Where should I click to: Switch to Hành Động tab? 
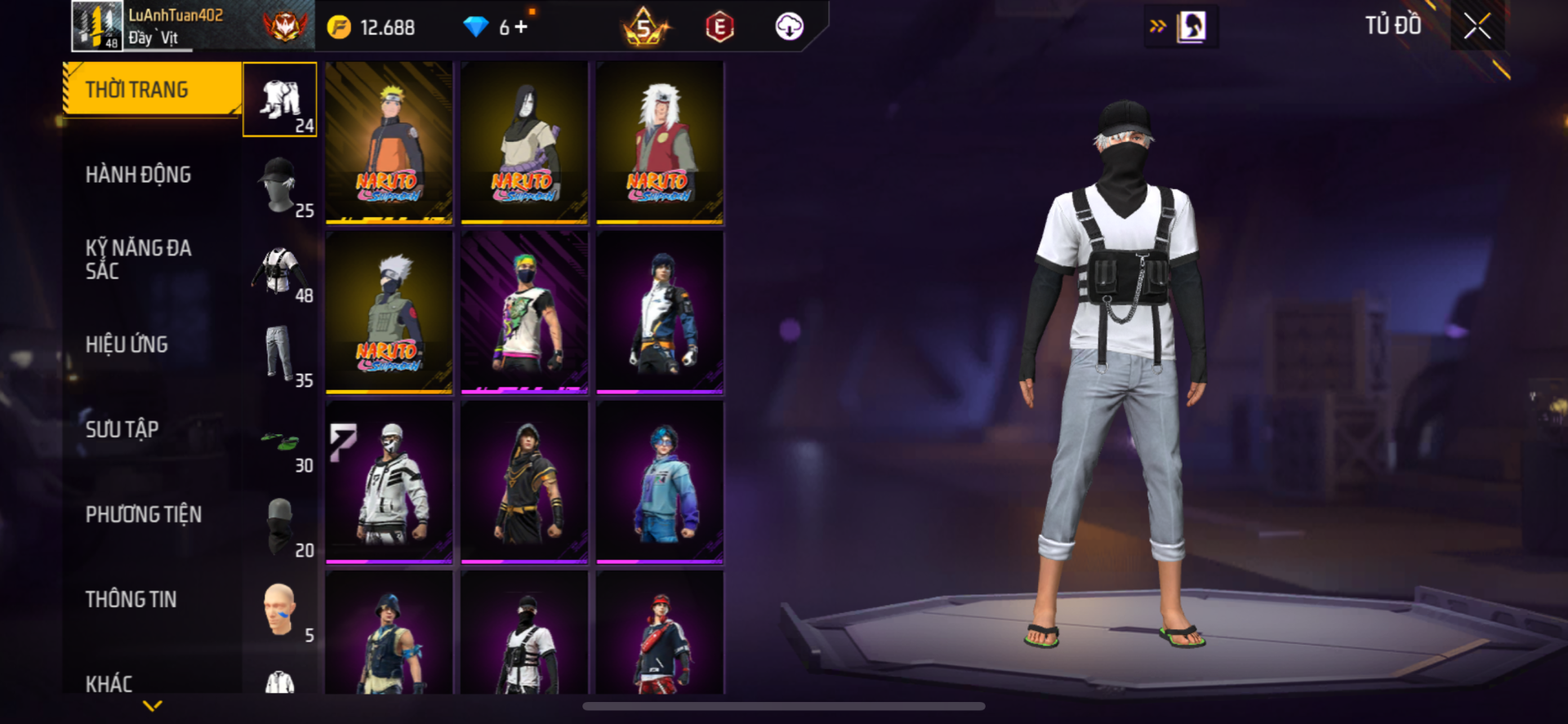pos(139,175)
